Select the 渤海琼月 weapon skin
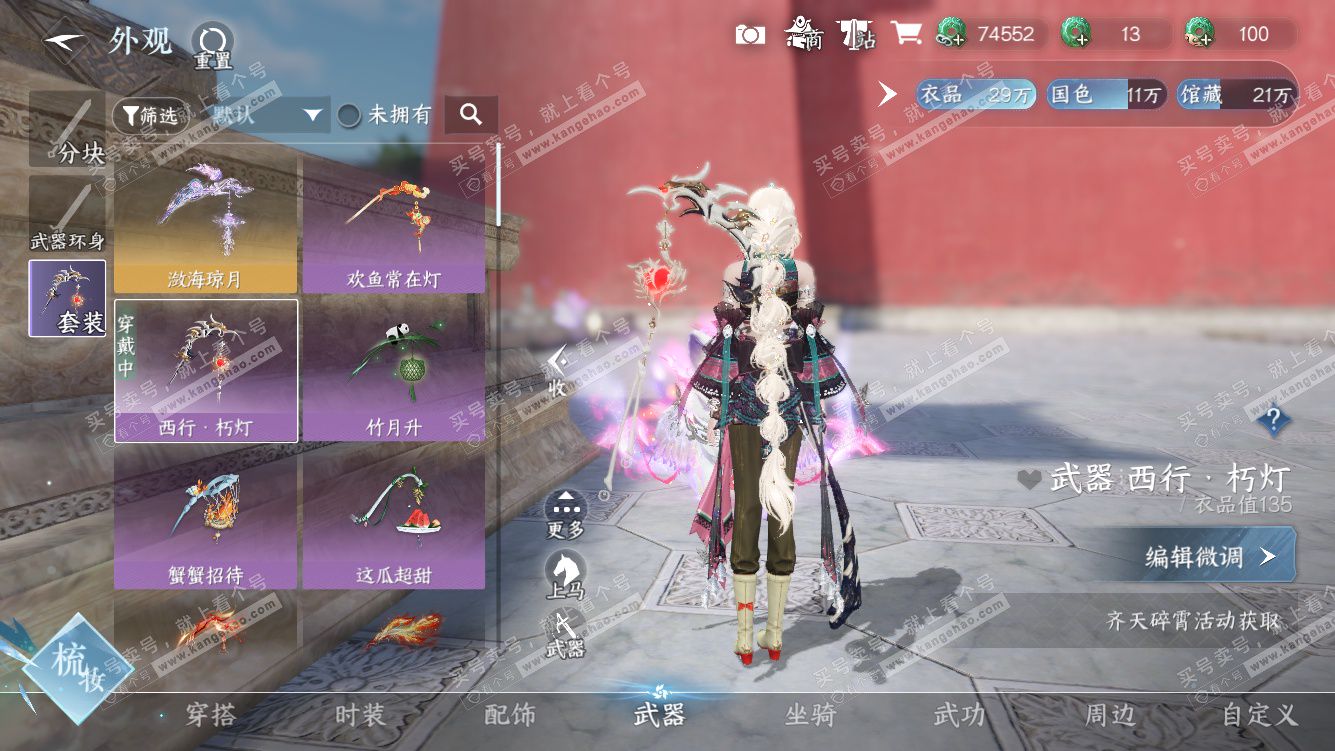This screenshot has height=751, width=1335. [205, 224]
